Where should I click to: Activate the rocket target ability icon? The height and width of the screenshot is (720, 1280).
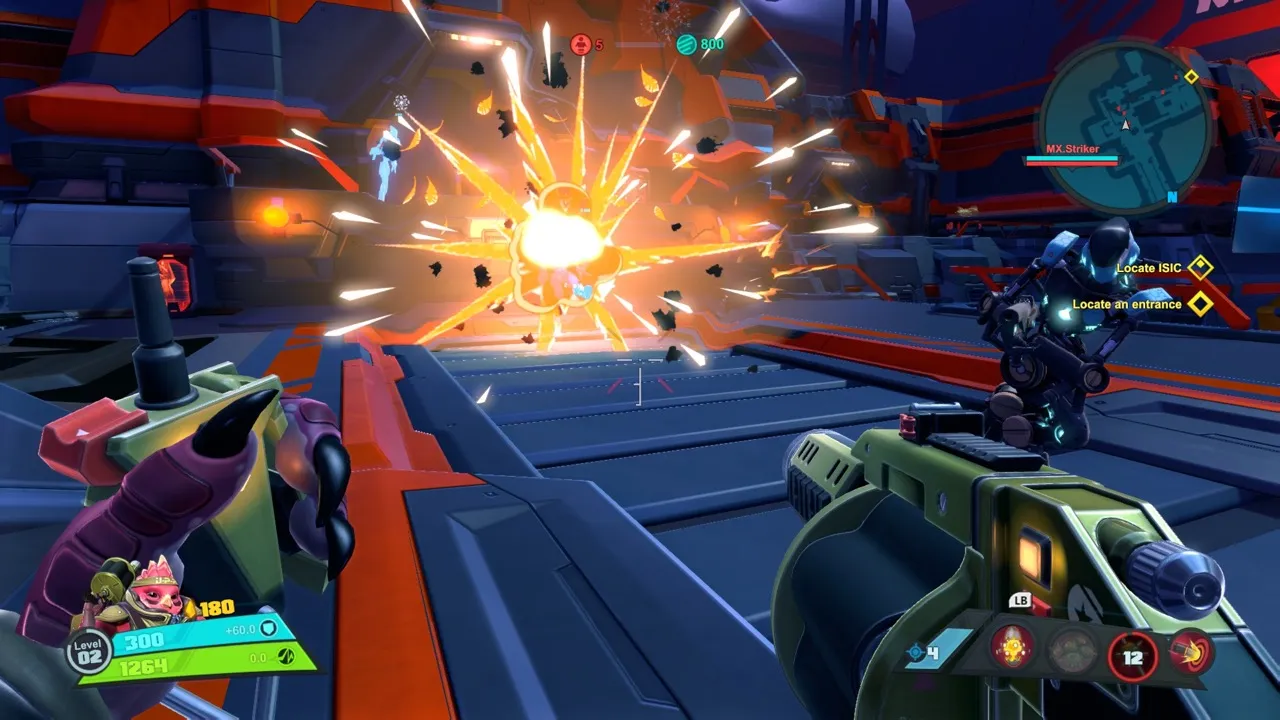[x=1190, y=651]
